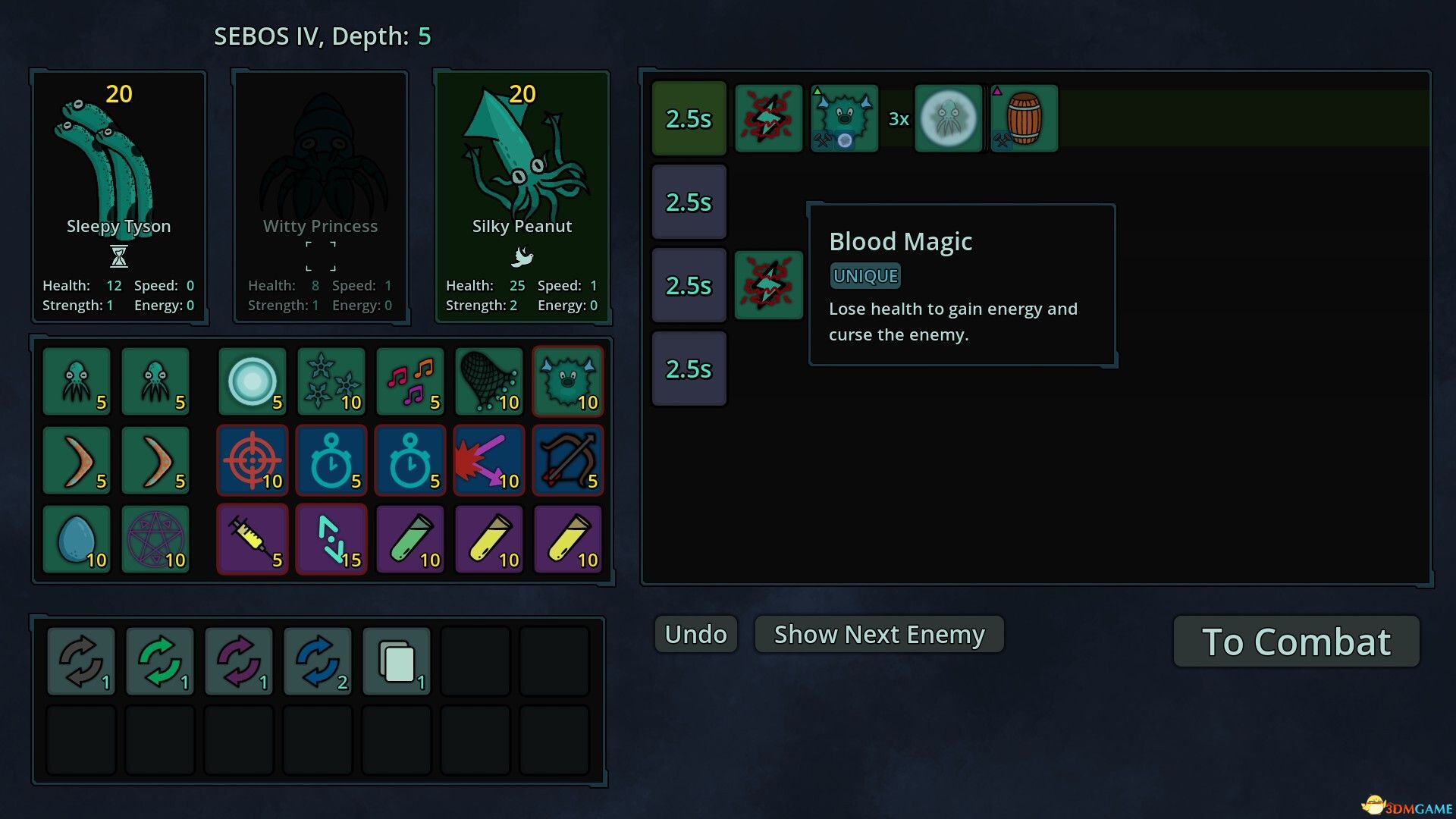Show Next Enemy preview
Image resolution: width=1456 pixels, height=819 pixels.
click(x=879, y=634)
